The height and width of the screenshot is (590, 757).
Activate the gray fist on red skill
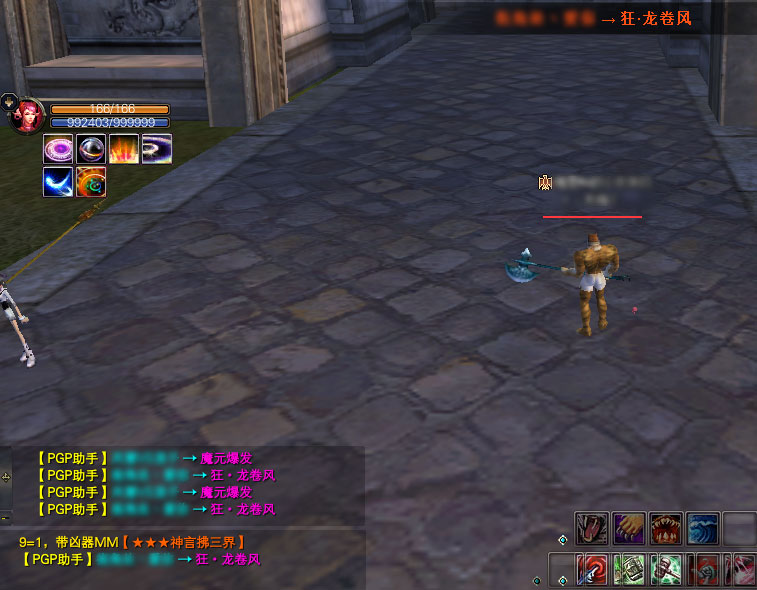[706, 569]
